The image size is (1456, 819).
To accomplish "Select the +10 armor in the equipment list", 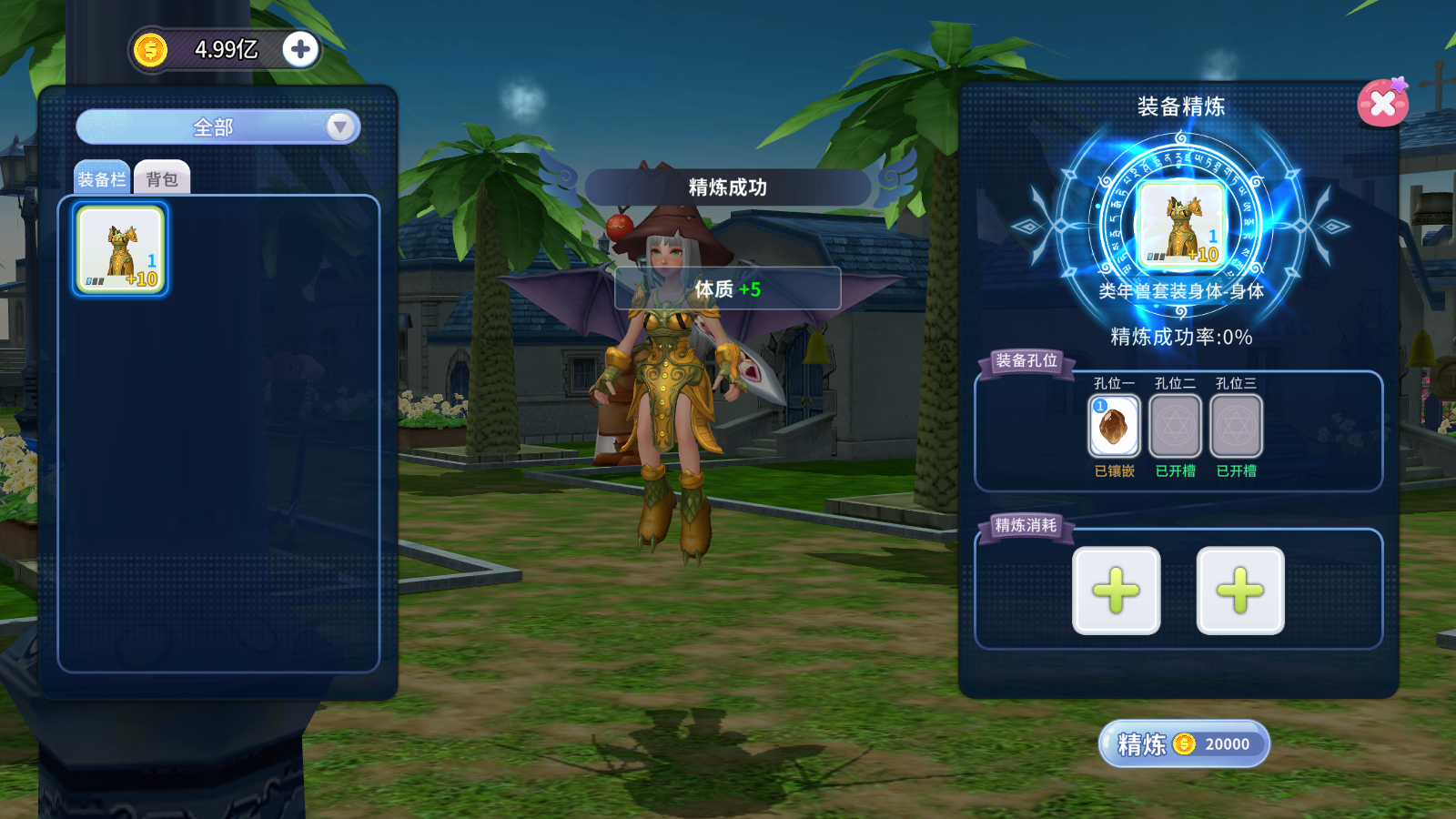I will 121,249.
